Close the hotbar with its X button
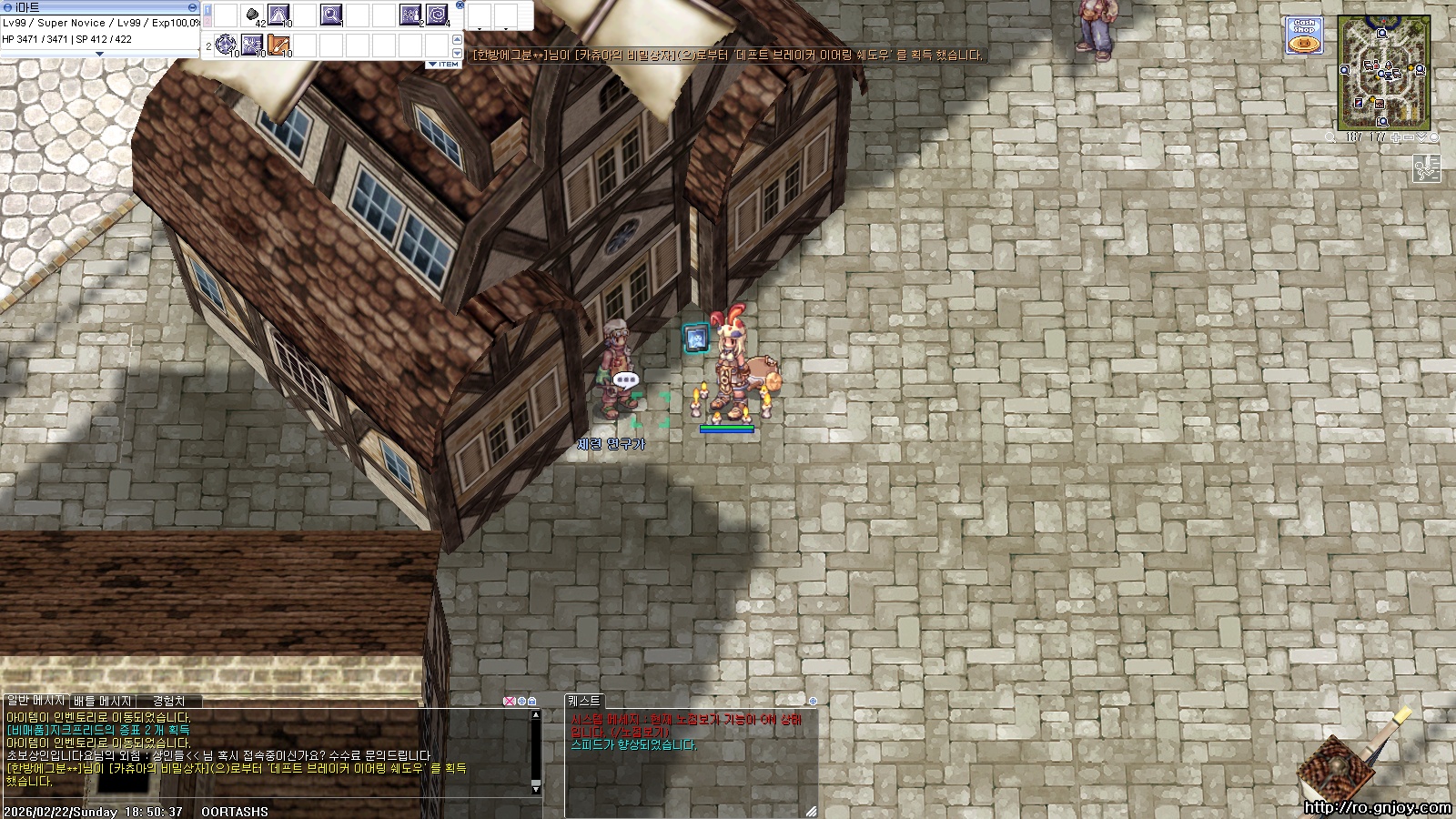Image resolution: width=1456 pixels, height=819 pixels. pyautogui.click(x=460, y=5)
